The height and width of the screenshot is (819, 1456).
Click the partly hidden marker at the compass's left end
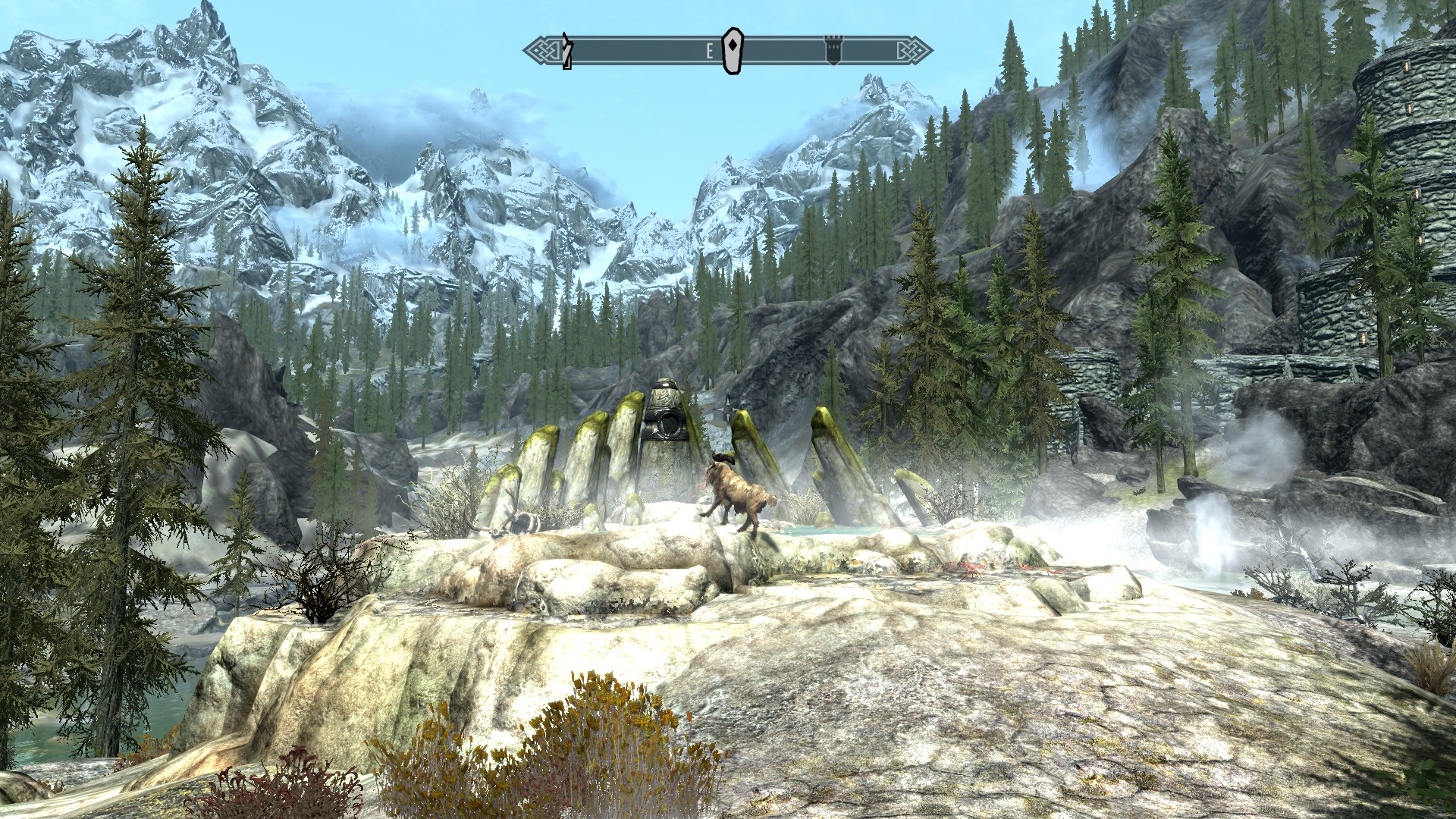(x=566, y=52)
